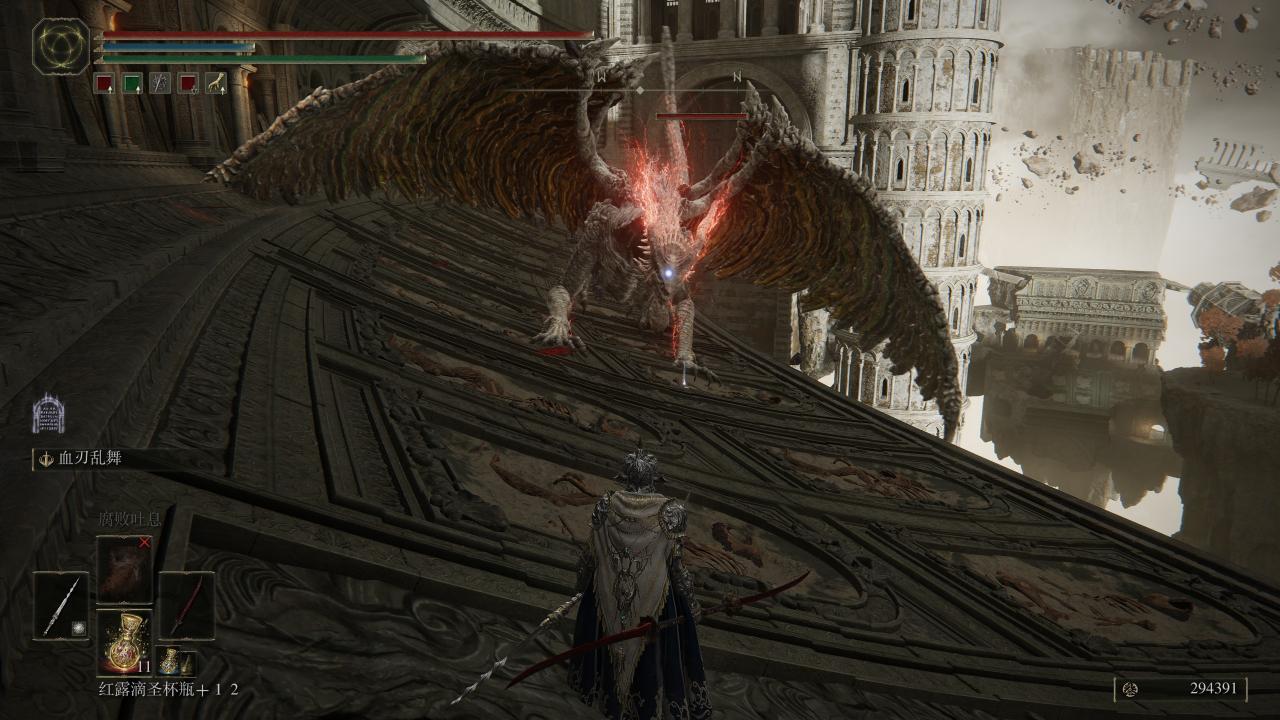Select the 腐败吐息 spell slot
This screenshot has width=1280, height=720.
click(x=124, y=569)
